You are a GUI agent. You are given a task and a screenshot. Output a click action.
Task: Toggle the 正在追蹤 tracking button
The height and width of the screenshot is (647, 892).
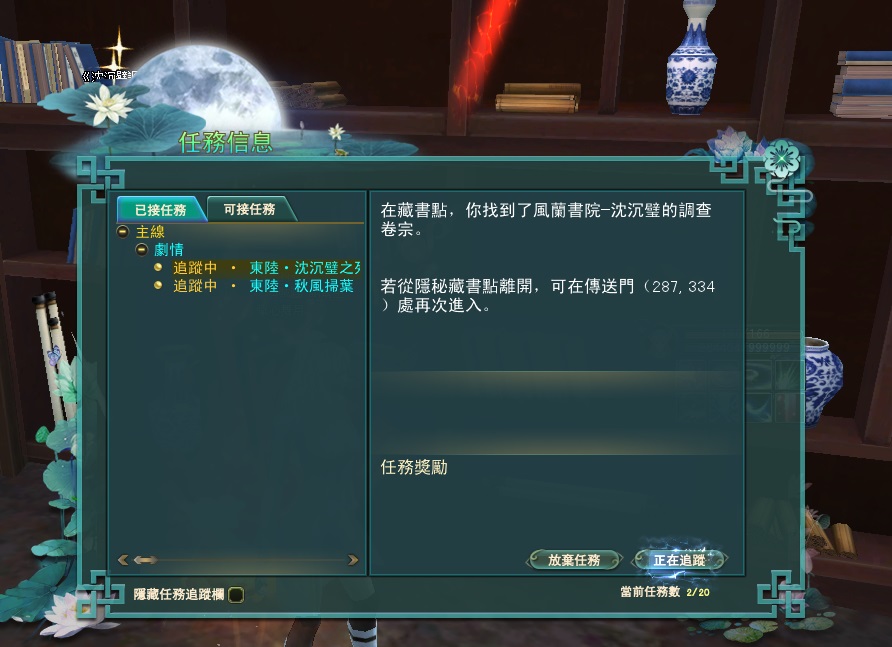(x=679, y=560)
